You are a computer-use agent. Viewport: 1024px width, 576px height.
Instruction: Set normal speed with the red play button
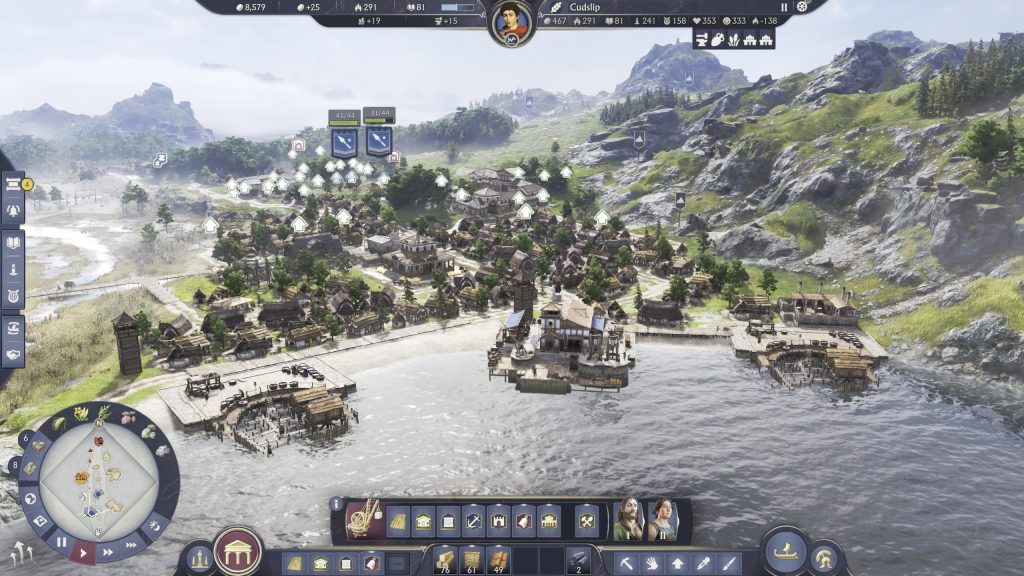(x=85, y=551)
